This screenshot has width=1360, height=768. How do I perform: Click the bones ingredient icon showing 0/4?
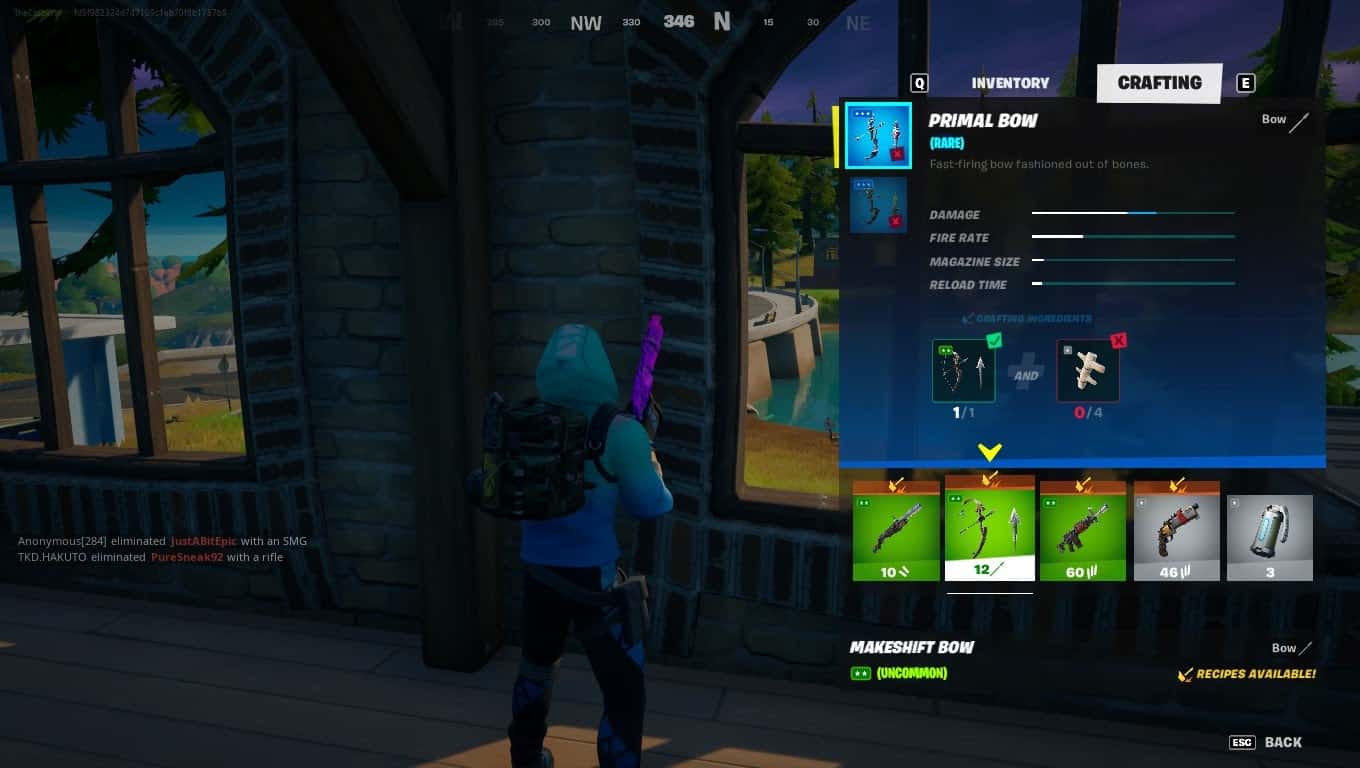point(1087,370)
